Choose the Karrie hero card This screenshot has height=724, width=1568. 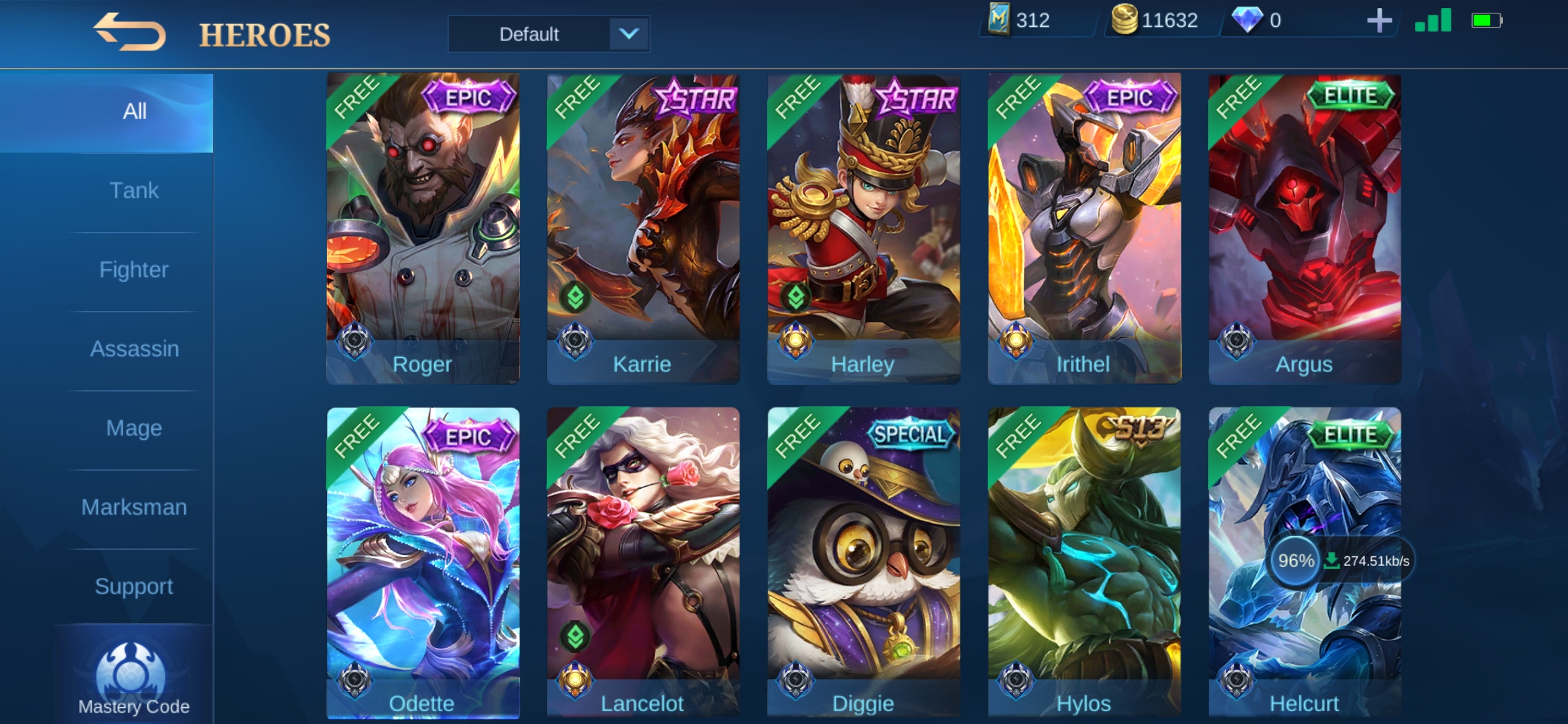point(643,228)
